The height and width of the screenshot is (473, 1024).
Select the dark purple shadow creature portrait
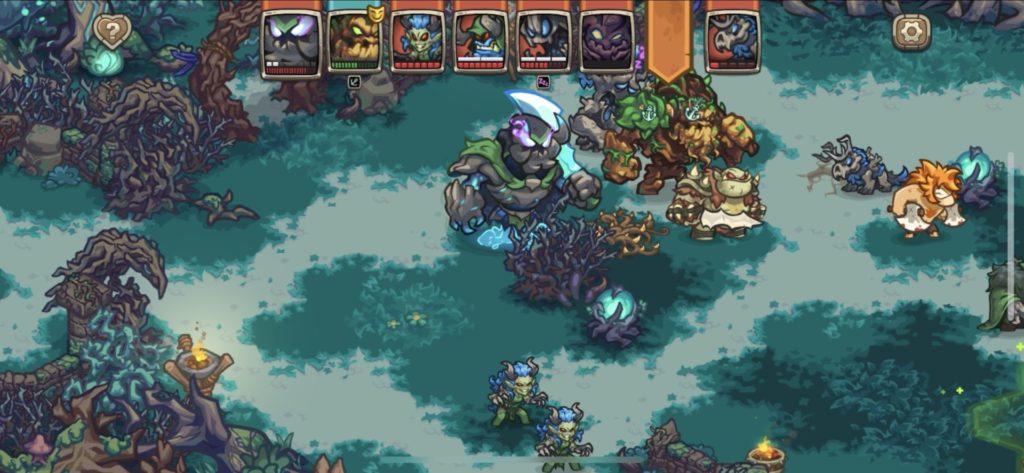point(606,42)
